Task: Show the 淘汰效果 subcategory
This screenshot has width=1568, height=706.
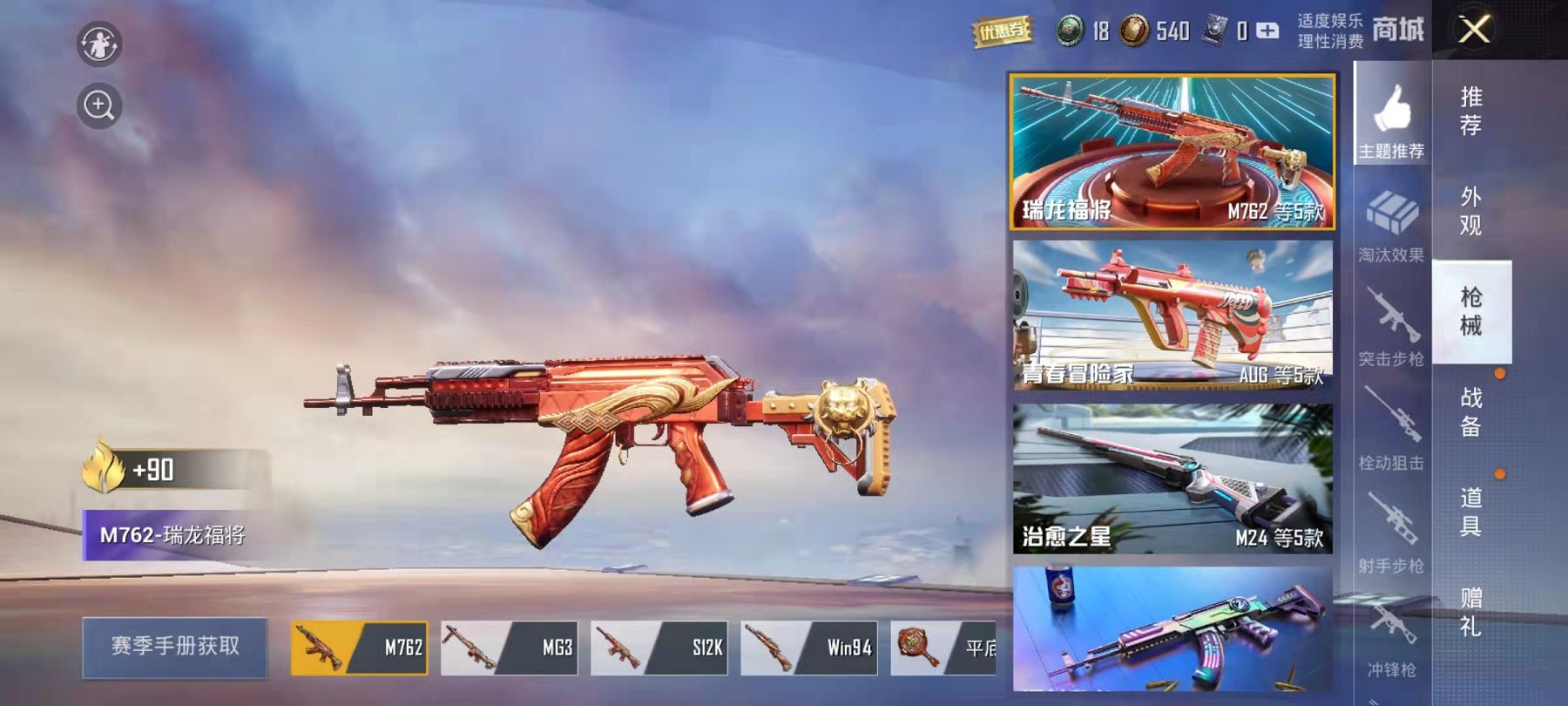Action: (1391, 227)
